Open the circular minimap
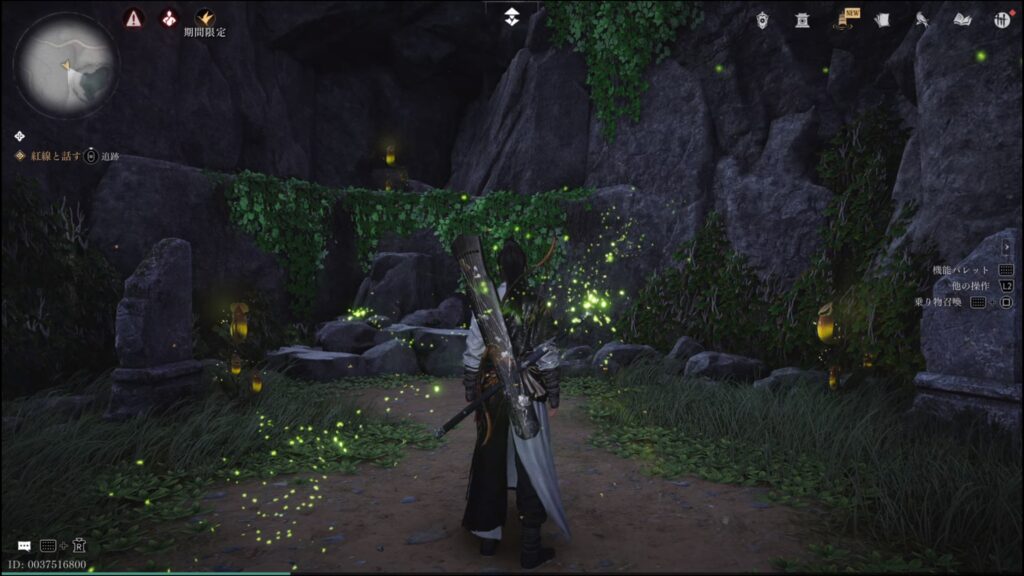 [x=65, y=65]
